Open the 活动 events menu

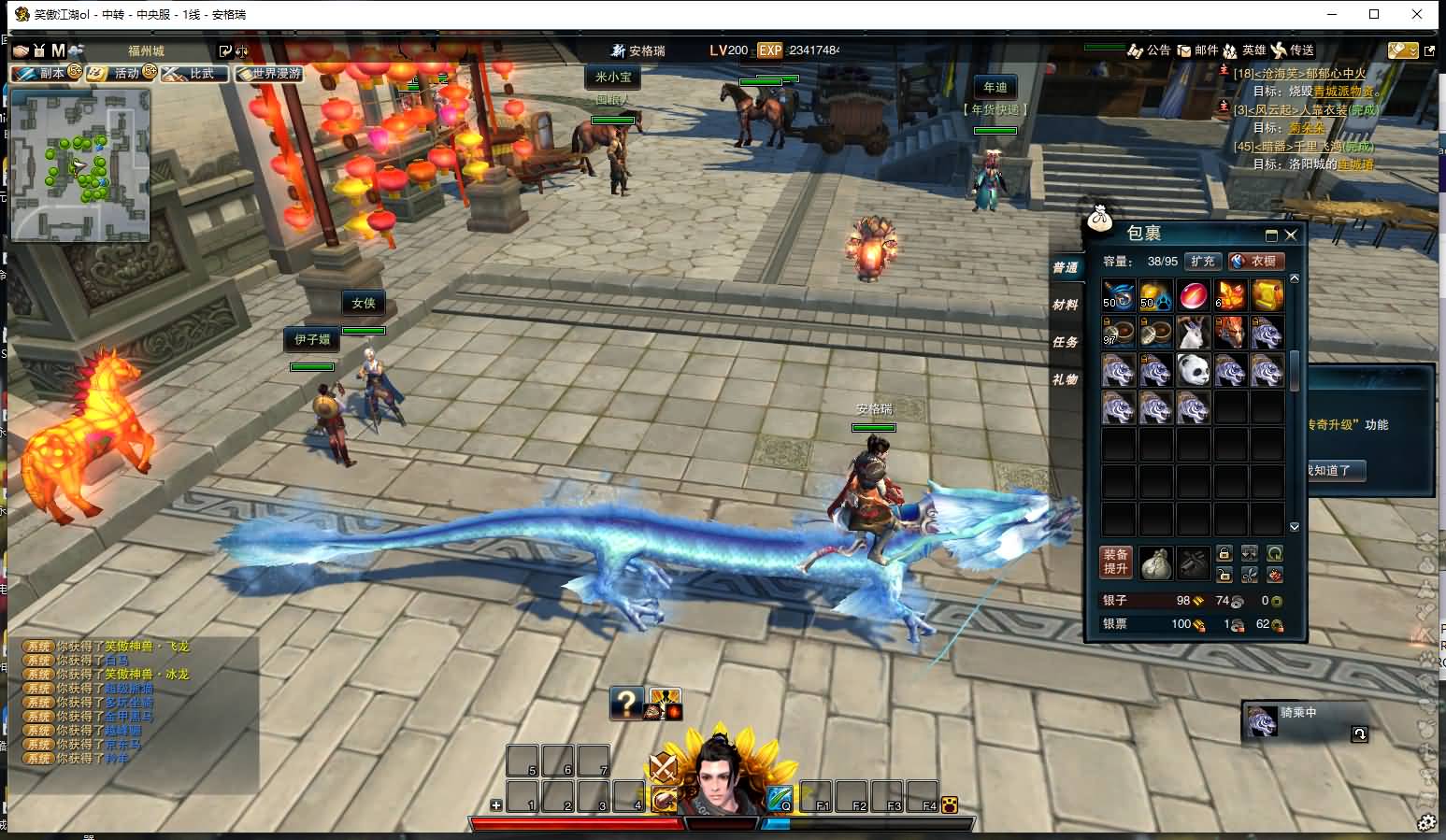[x=121, y=73]
